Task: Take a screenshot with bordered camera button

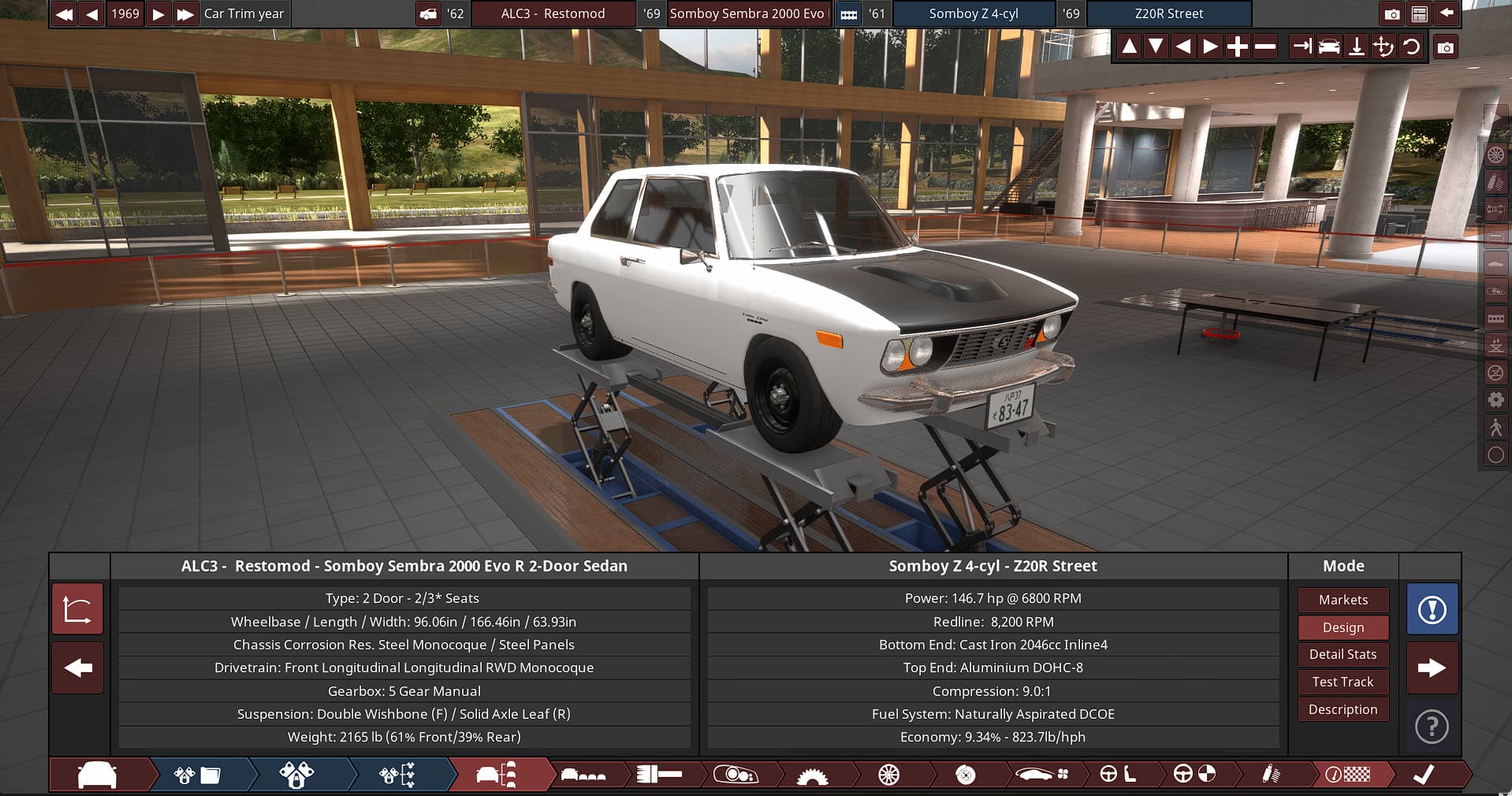Action: [x=1445, y=47]
